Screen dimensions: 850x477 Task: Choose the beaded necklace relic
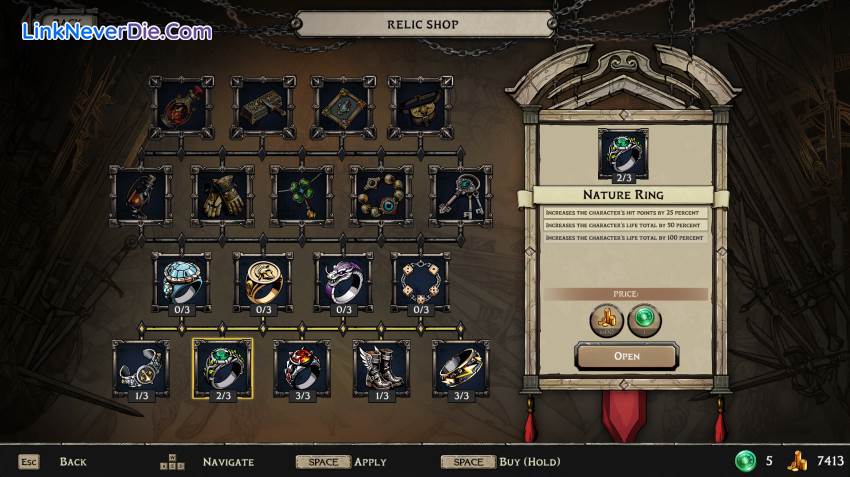[x=381, y=195]
